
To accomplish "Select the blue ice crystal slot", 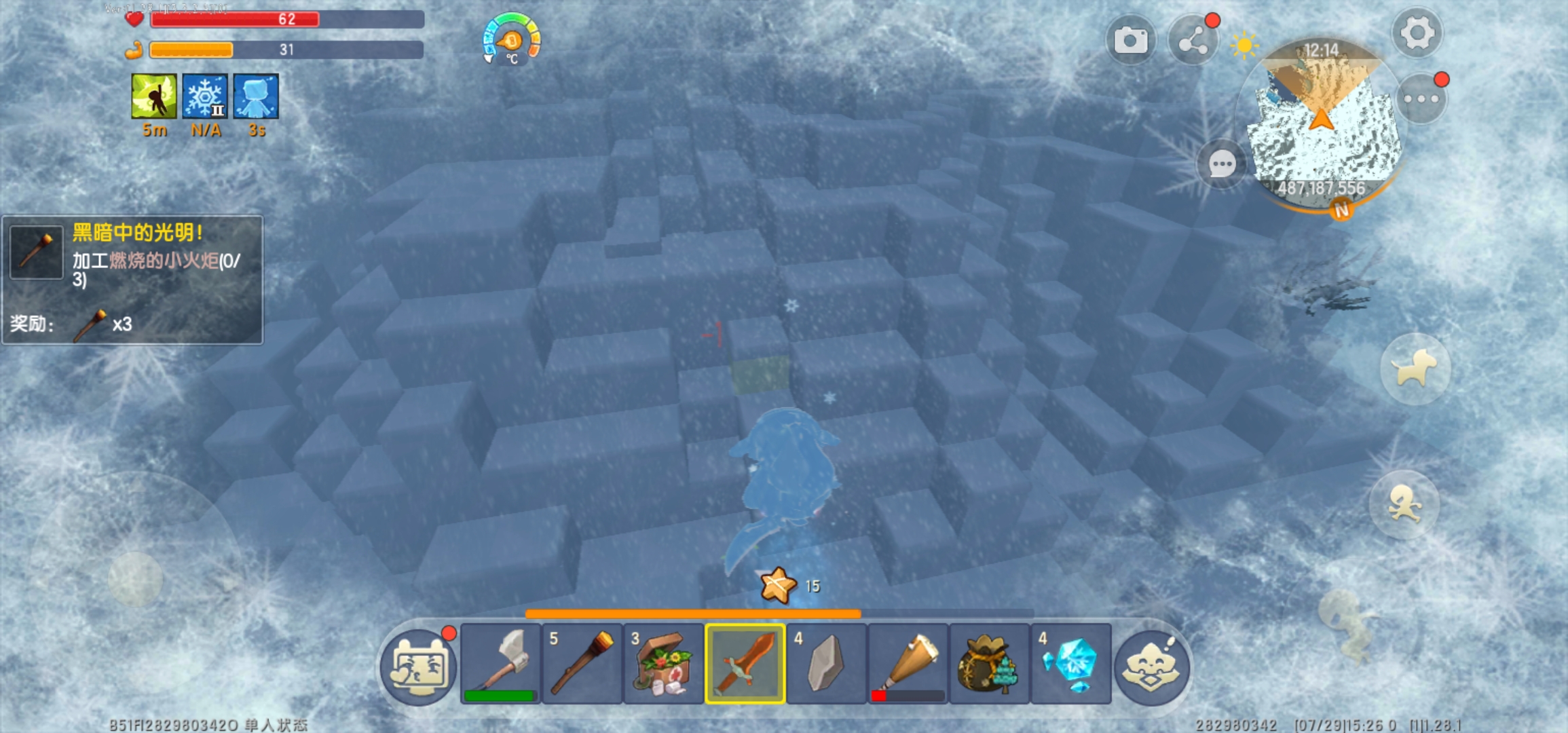I will click(x=1070, y=663).
